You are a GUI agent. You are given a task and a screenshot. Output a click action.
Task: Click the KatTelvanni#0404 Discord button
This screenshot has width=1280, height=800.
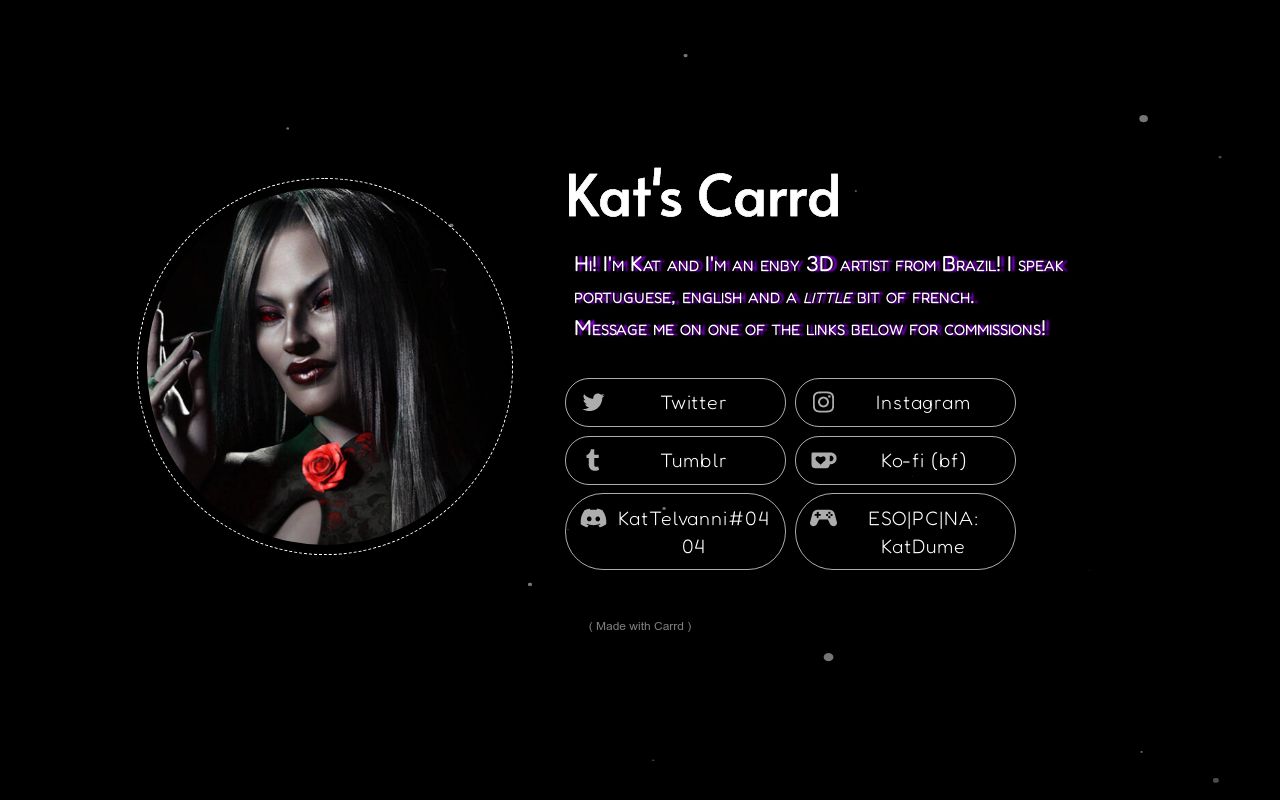click(675, 532)
